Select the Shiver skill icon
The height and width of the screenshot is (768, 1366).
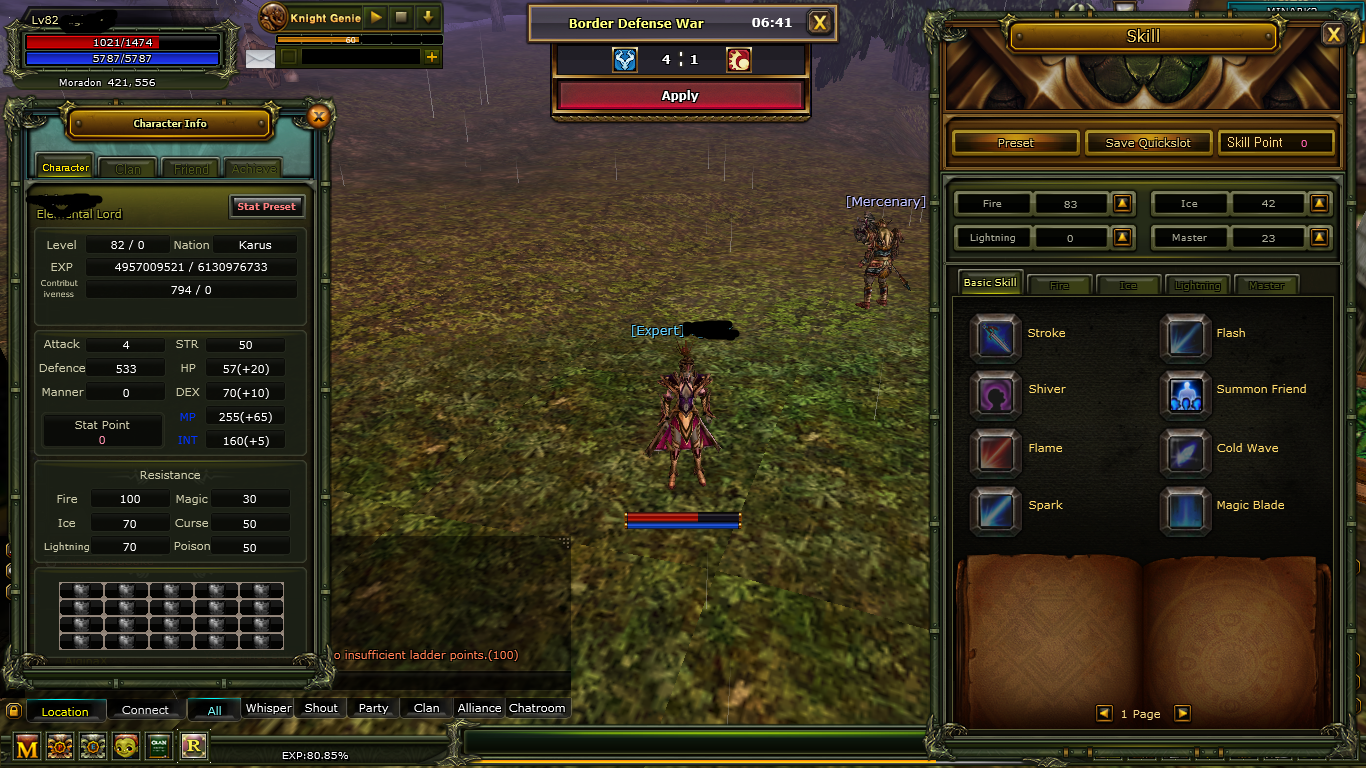click(995, 395)
